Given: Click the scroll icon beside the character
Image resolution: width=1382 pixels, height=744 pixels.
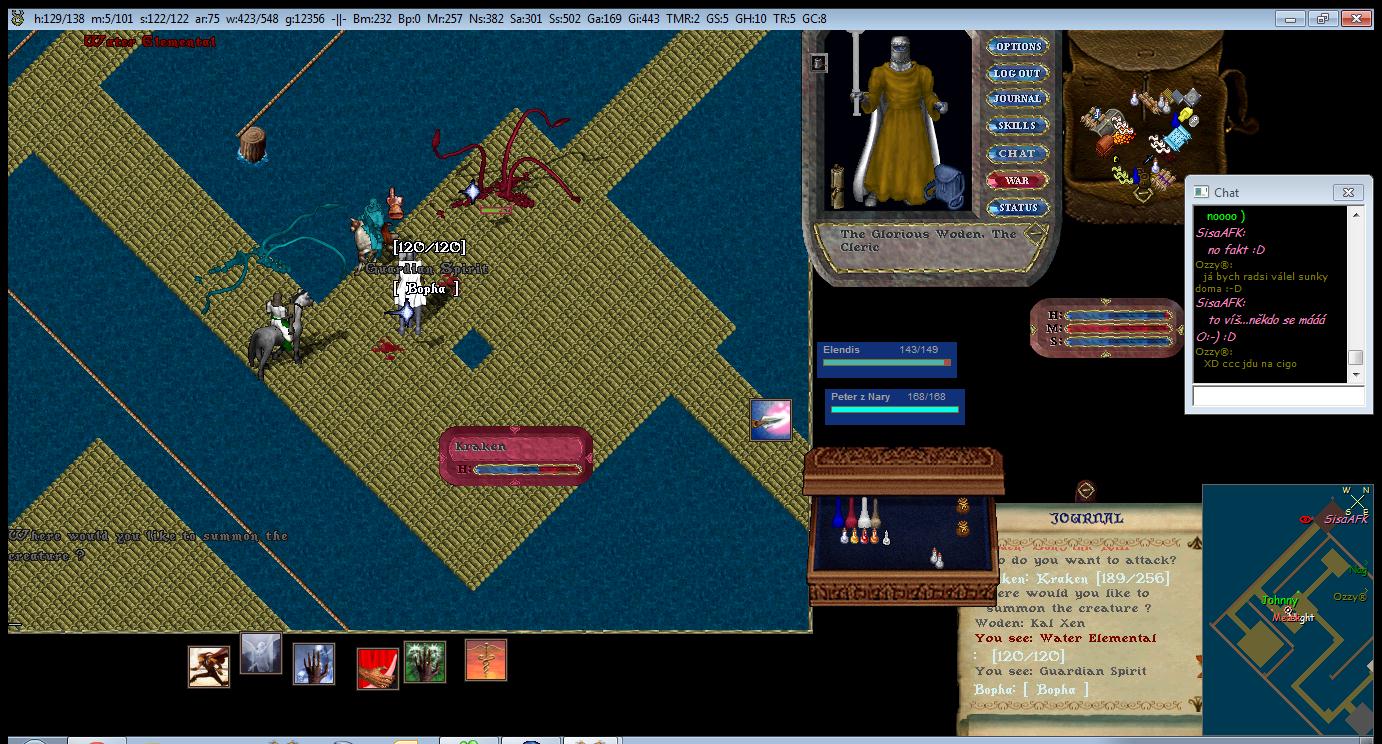Looking at the screenshot, I should tap(838, 187).
